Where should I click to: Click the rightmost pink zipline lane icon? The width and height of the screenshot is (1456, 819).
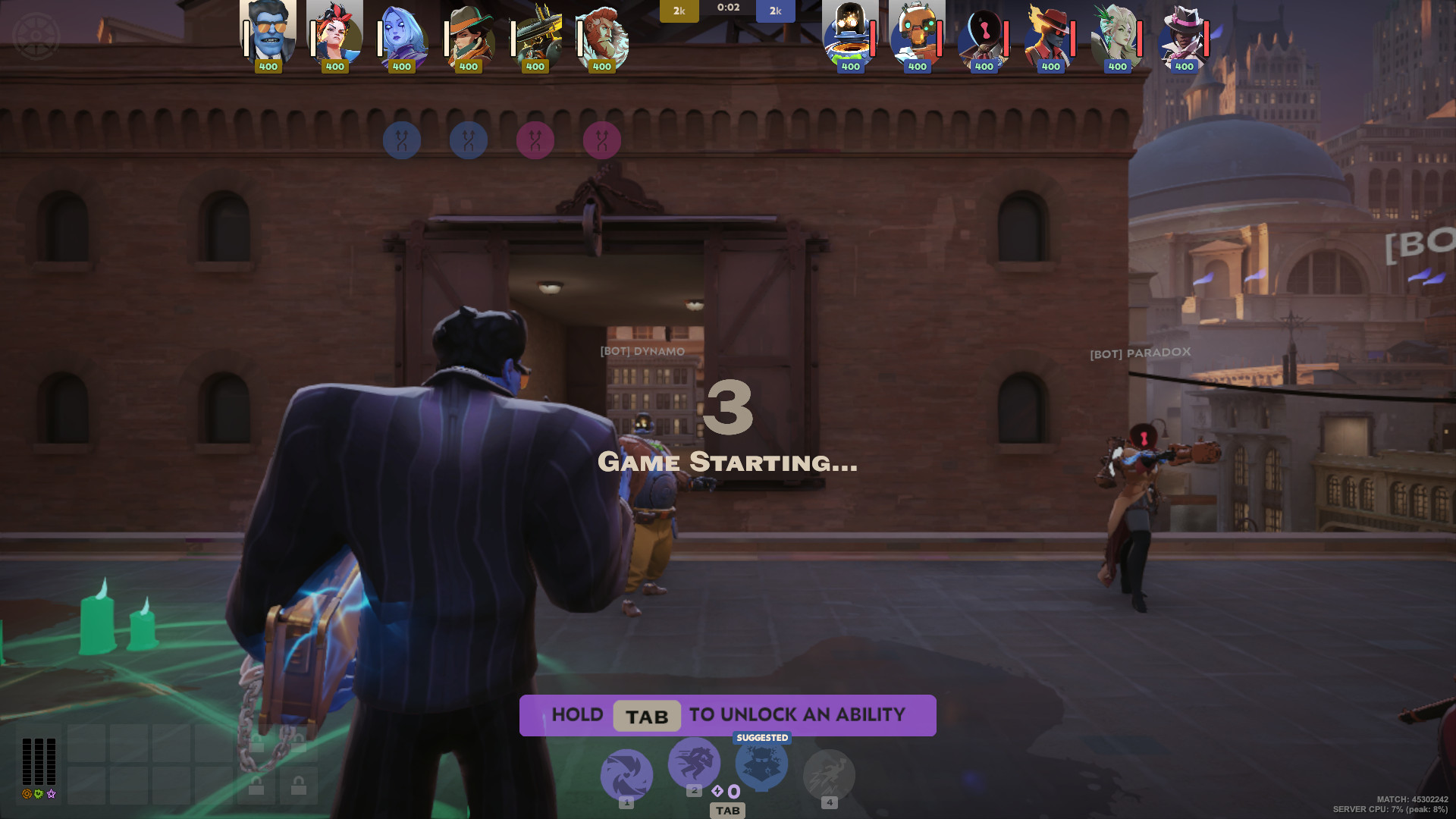click(604, 140)
